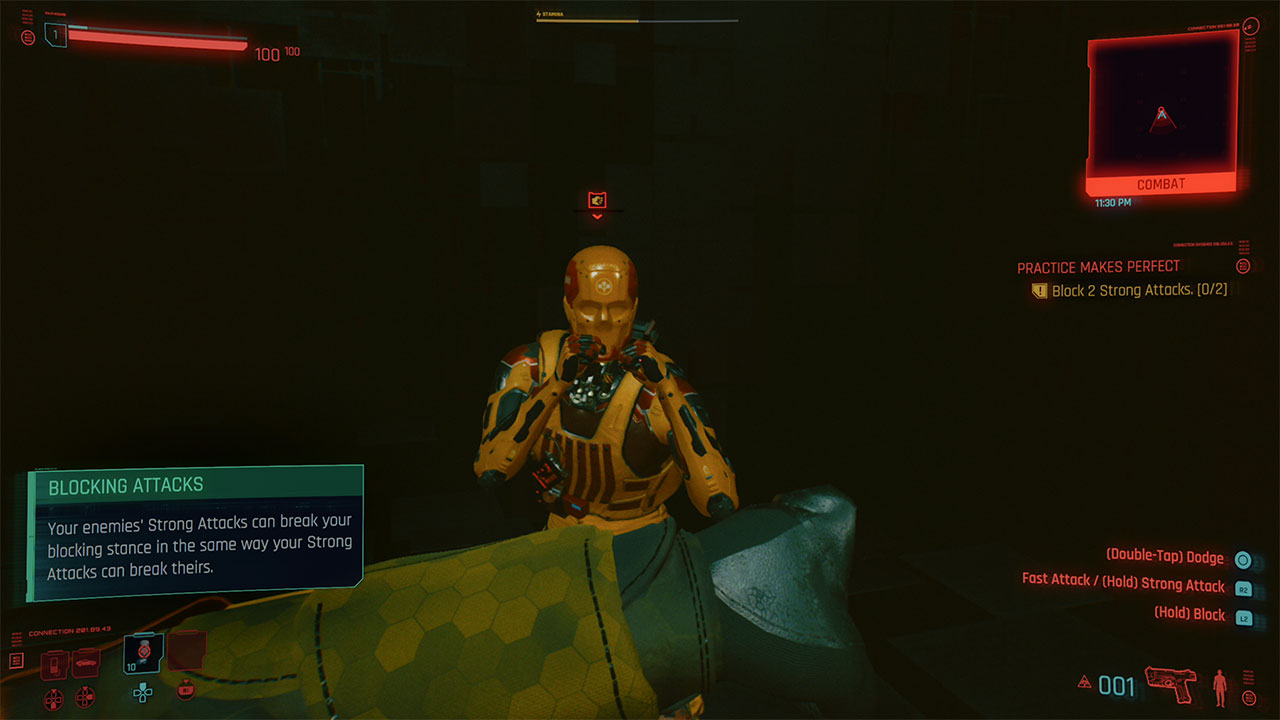The height and width of the screenshot is (720, 1280).
Task: Click the red speaker alert icon above the robot
Action: [597, 198]
